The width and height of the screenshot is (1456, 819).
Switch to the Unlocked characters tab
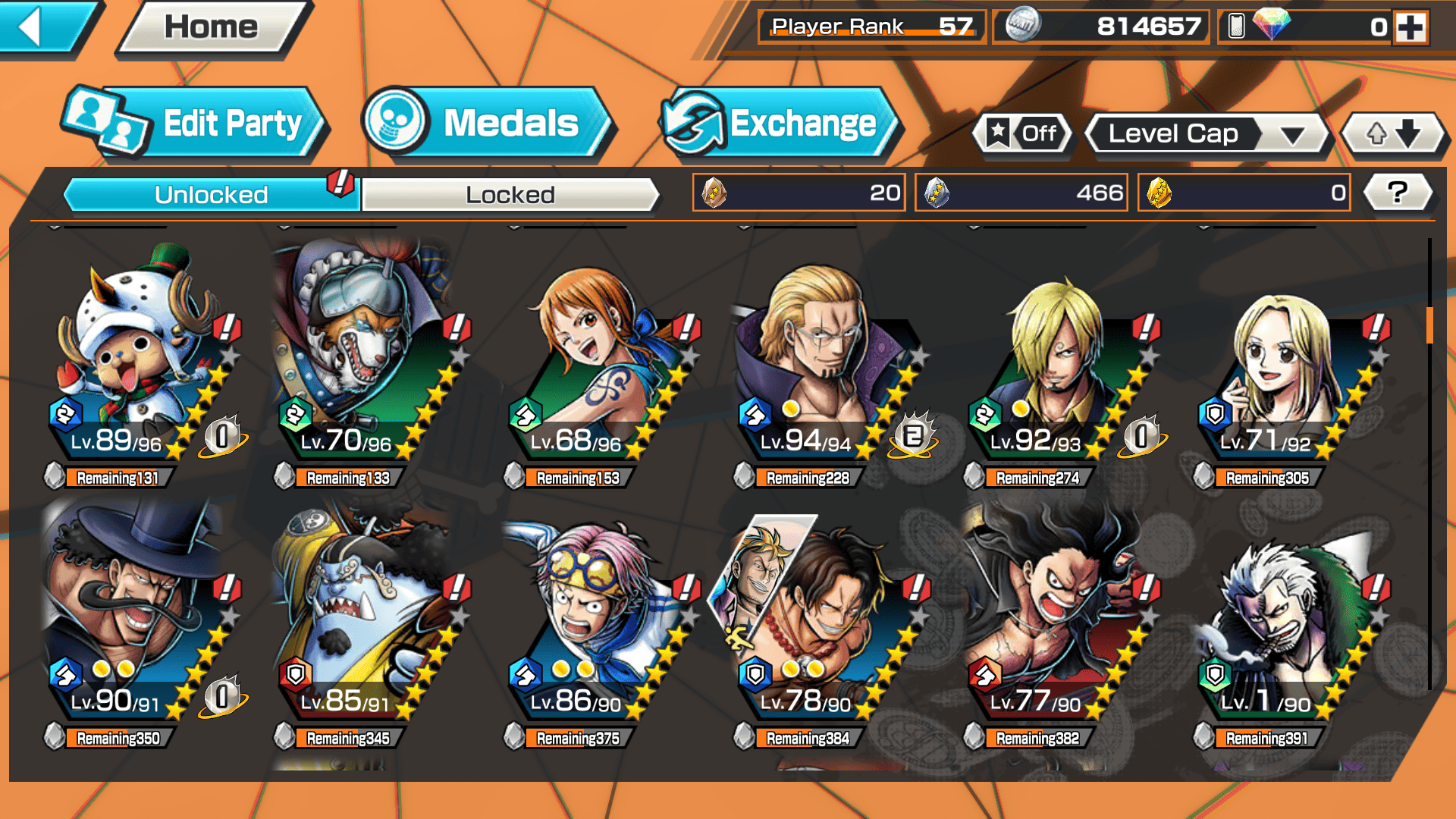pos(210,195)
